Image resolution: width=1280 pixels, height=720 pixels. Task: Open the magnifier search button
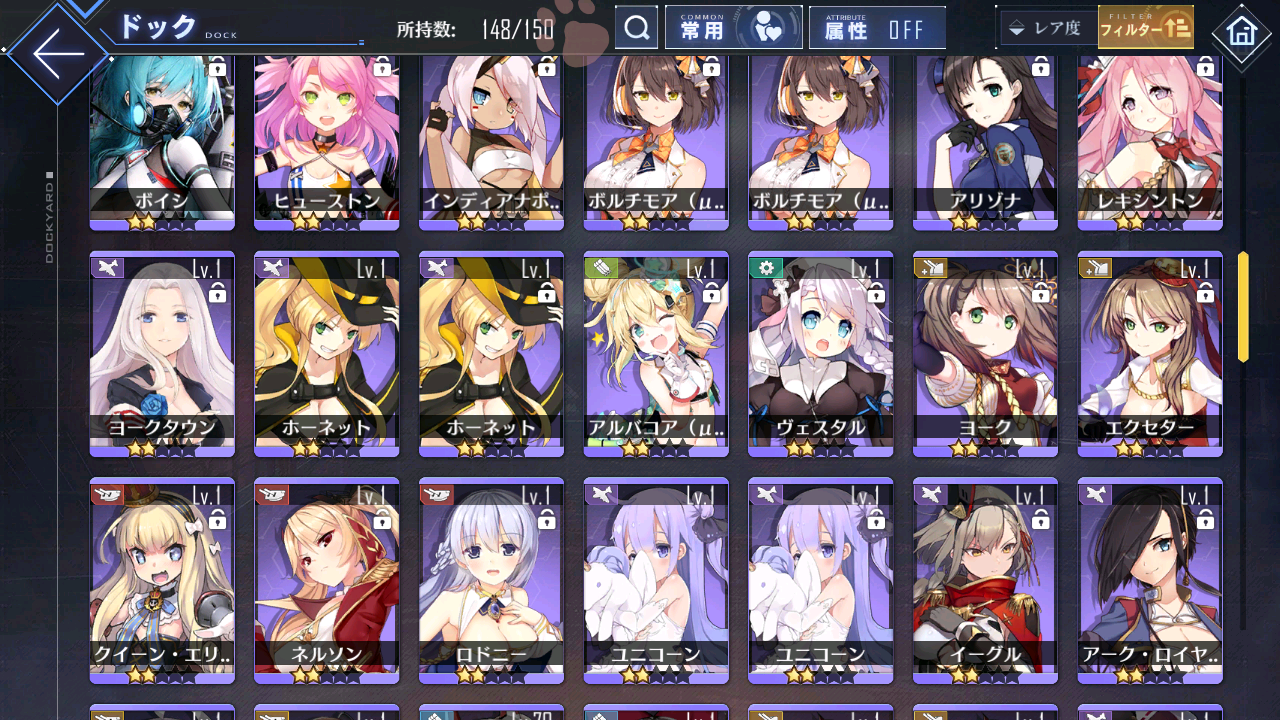tap(636, 28)
